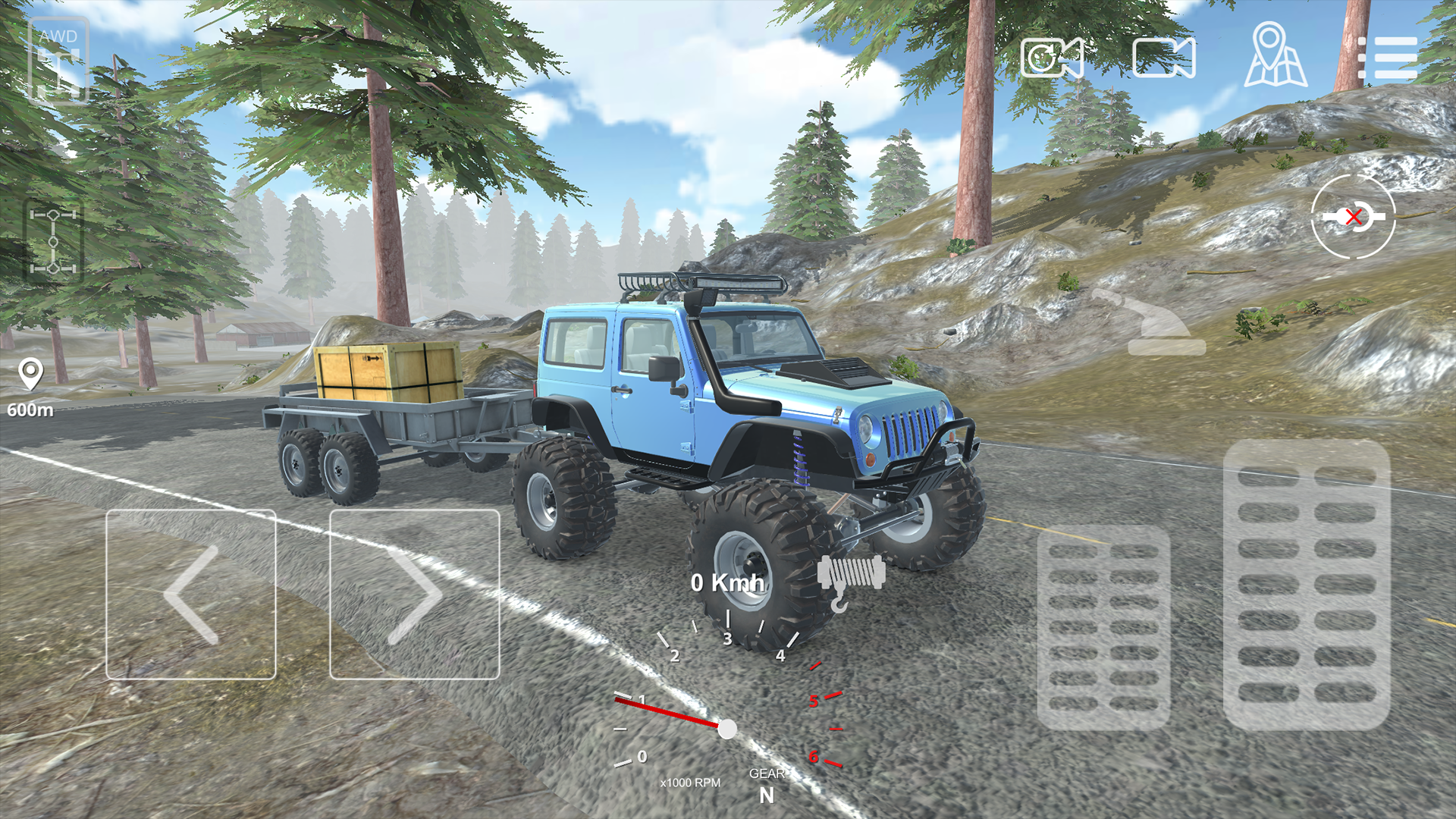Tap the x1000 RPM gauge label
Viewport: 1456px width, 819px height.
[690, 781]
